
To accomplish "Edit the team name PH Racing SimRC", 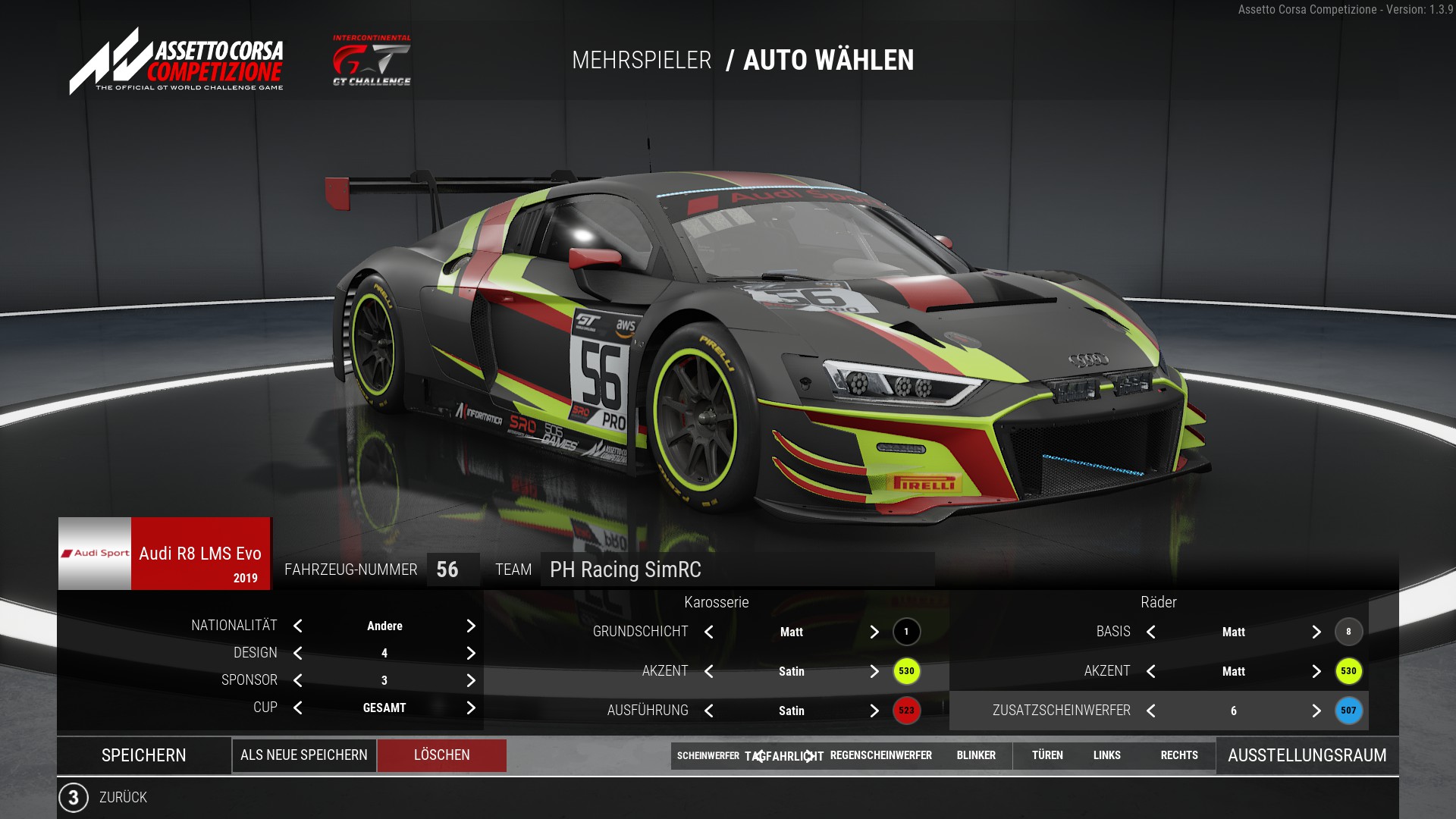I will click(736, 570).
